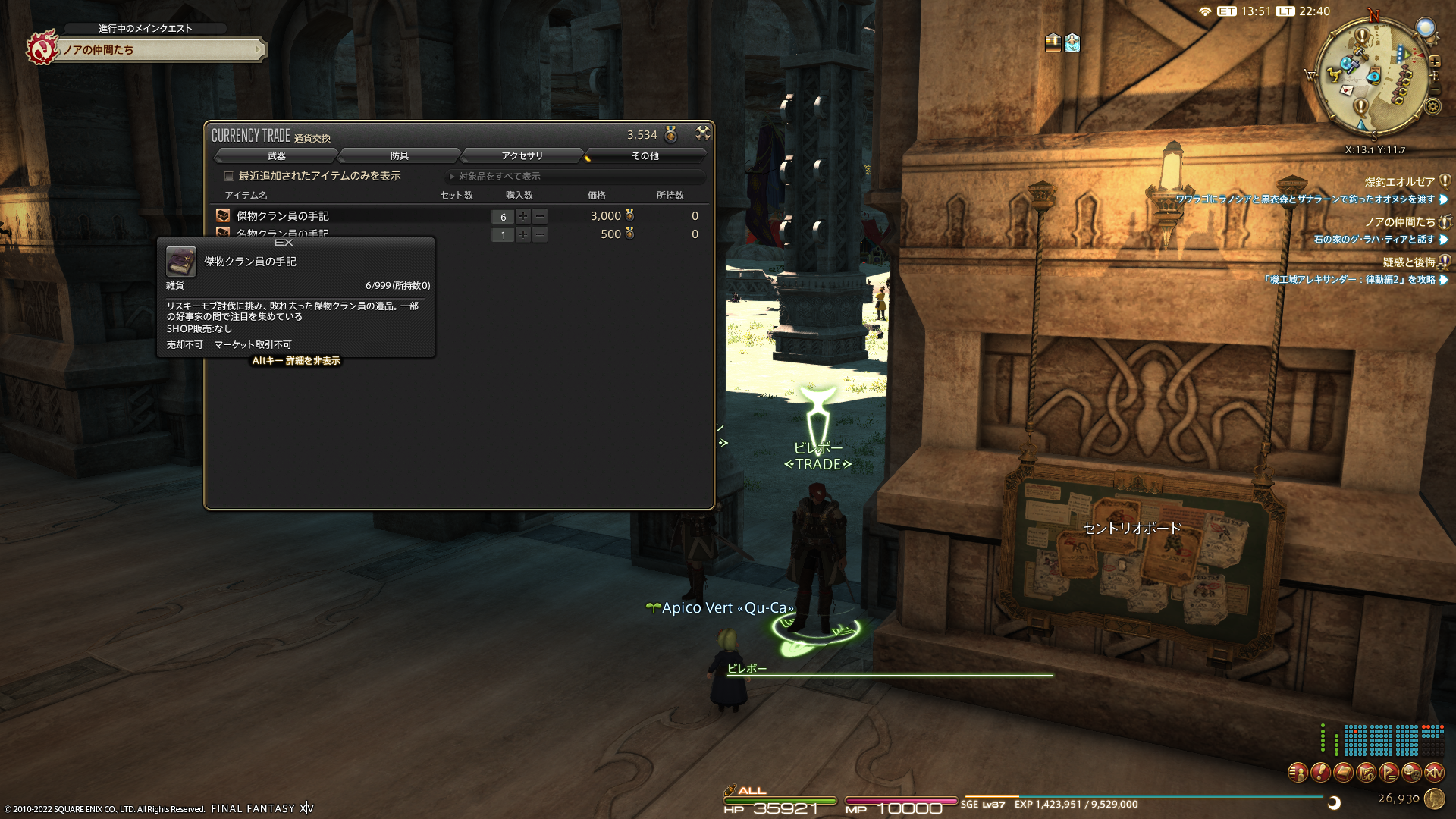The height and width of the screenshot is (819, 1456).
Task: Open the 防具 armor tab
Action: [399, 155]
